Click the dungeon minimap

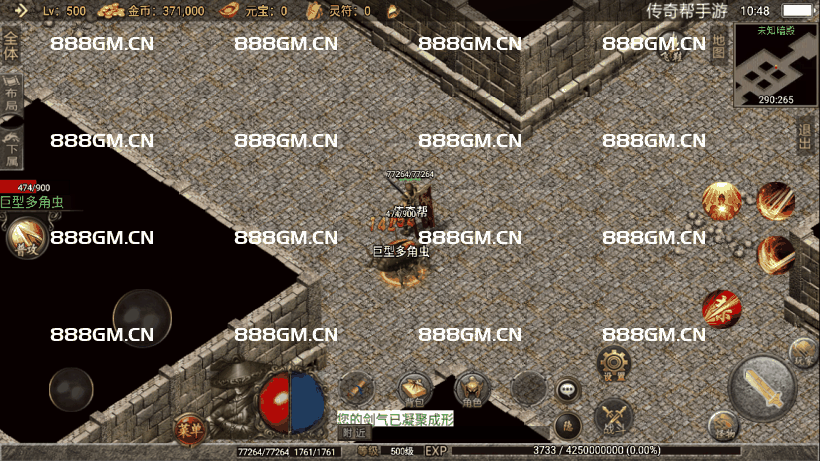[776, 64]
